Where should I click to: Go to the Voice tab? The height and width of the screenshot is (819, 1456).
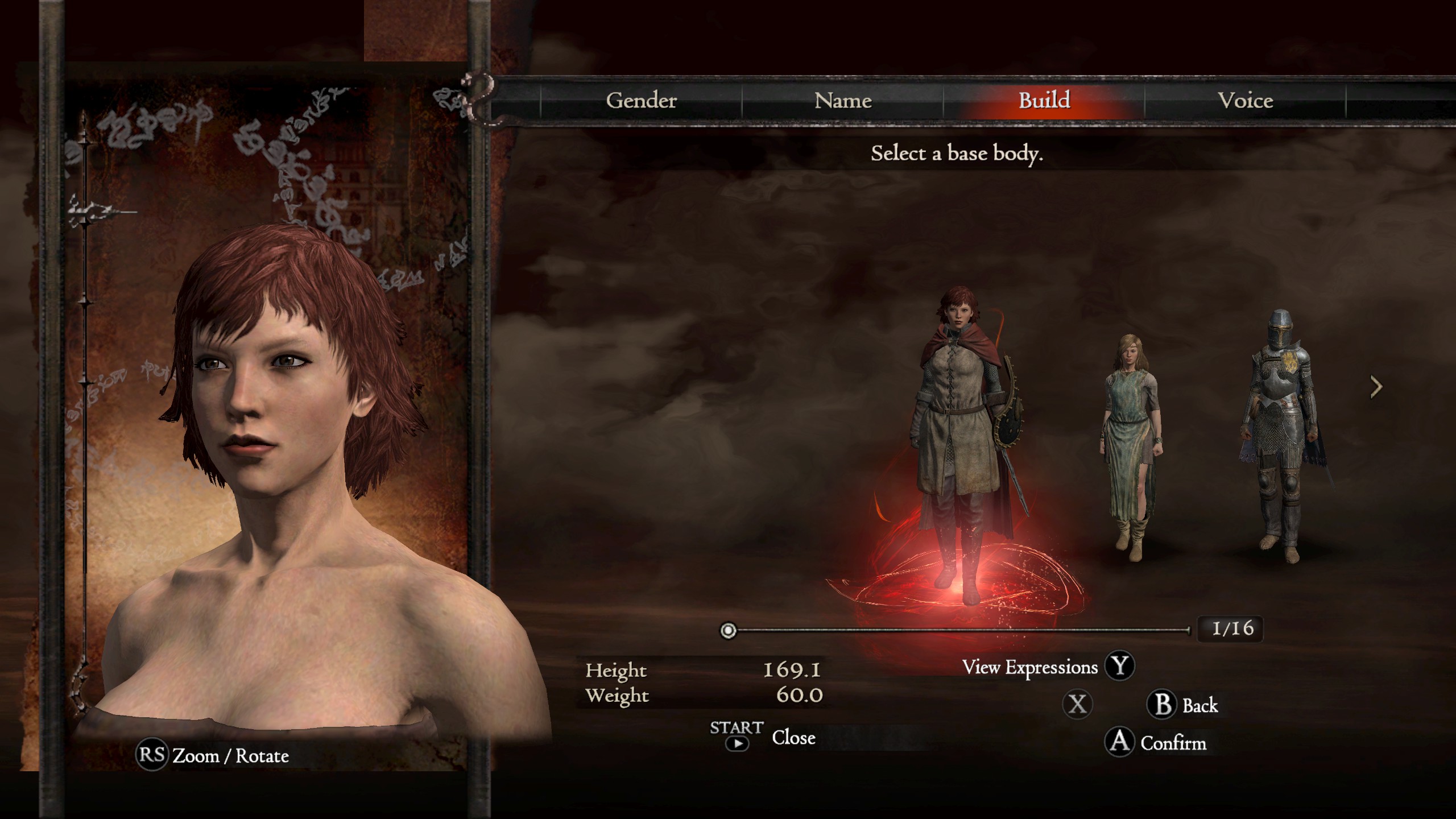[x=1245, y=101]
